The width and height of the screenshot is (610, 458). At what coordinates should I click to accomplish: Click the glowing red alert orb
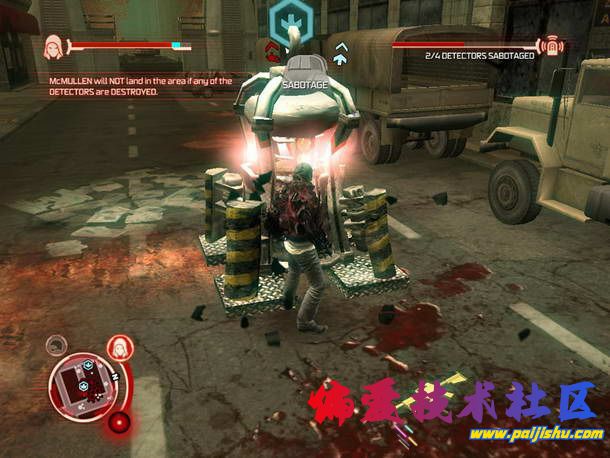pyautogui.click(x=120, y=422)
